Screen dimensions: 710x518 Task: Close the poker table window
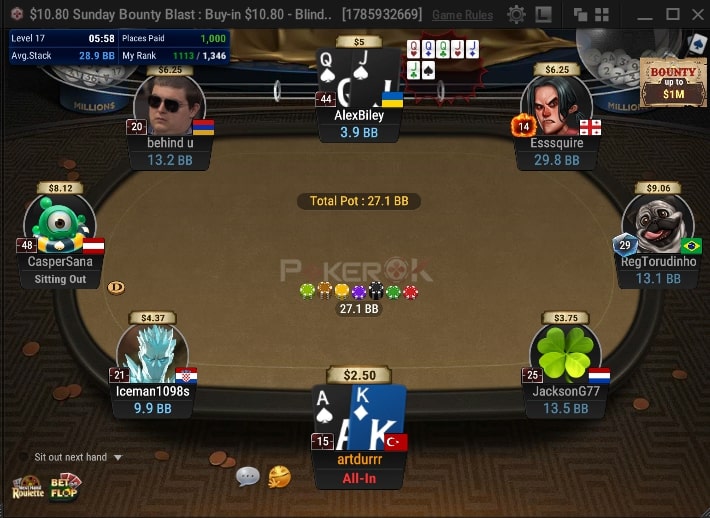tap(697, 15)
